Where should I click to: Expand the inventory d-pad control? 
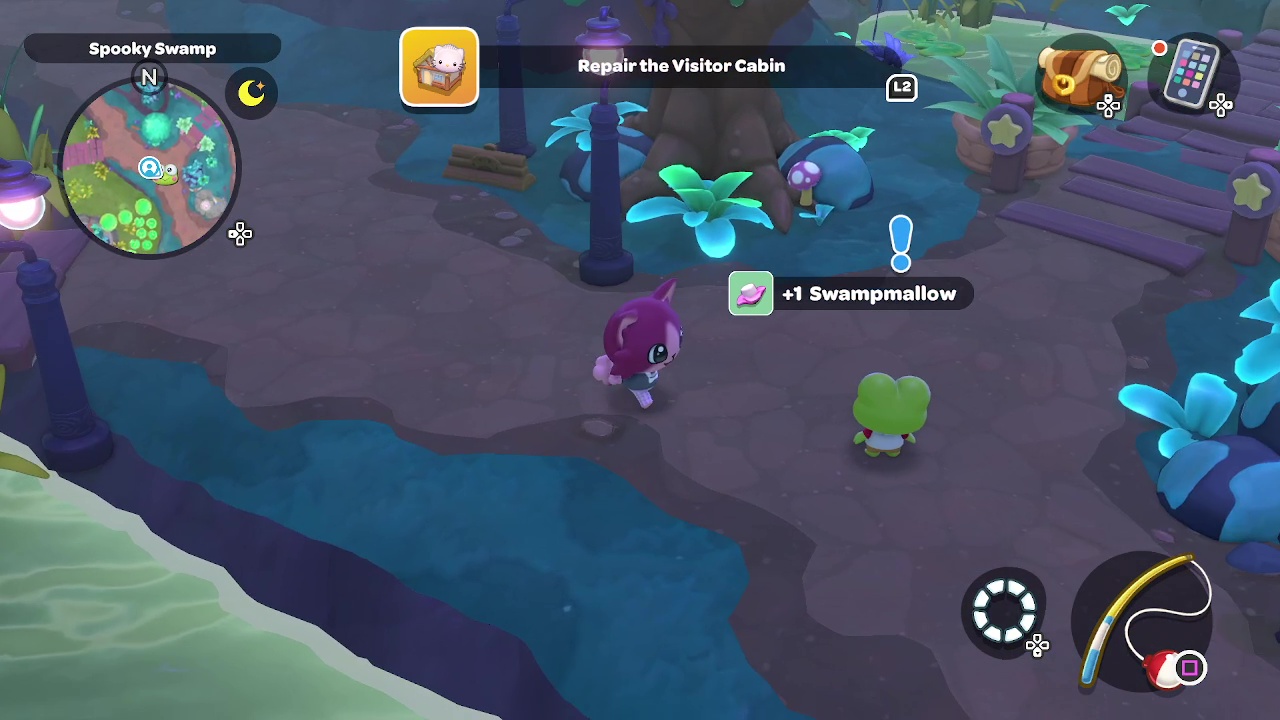click(x=1109, y=107)
